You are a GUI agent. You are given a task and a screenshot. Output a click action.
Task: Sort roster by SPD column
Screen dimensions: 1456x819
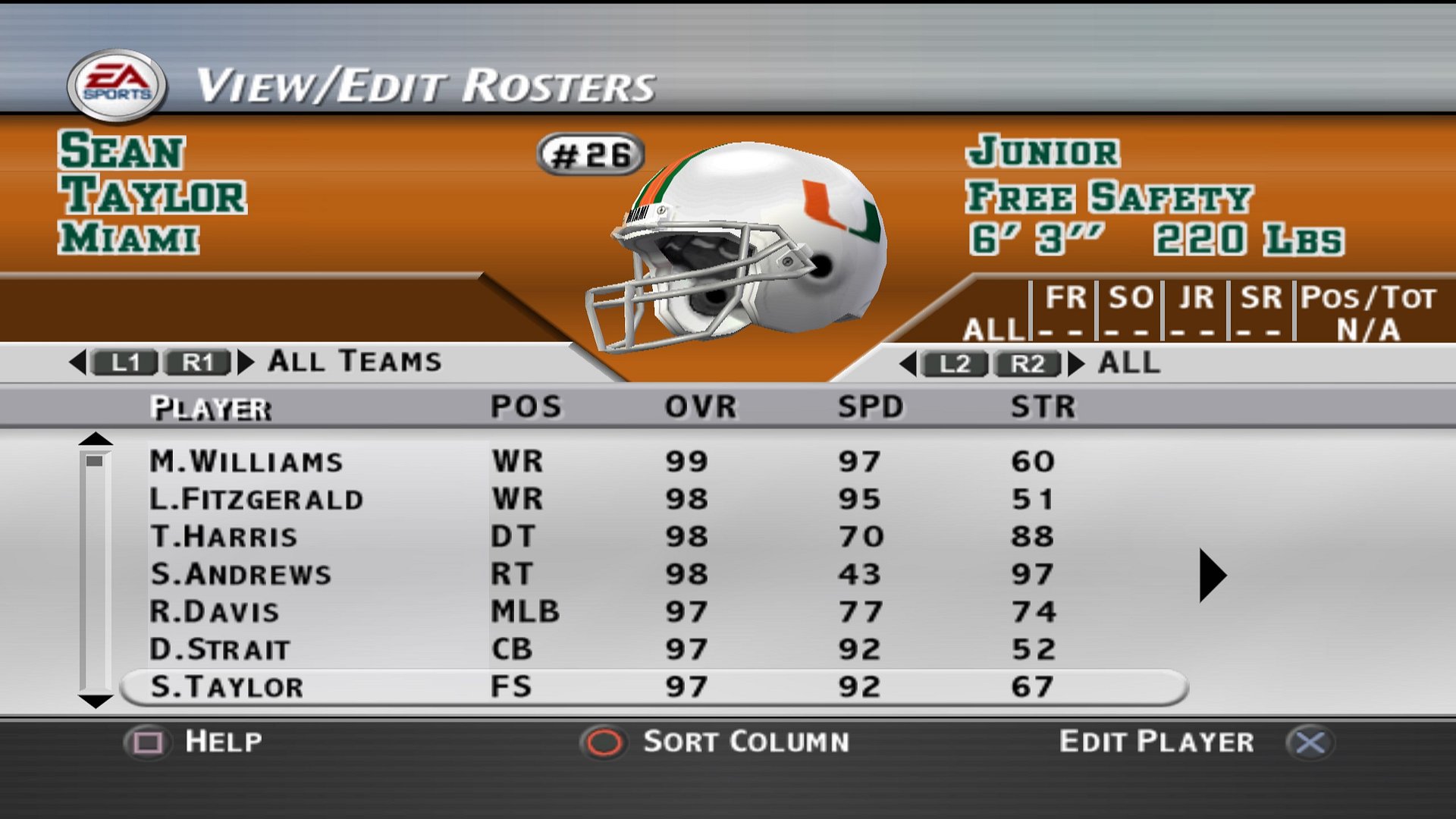pos(870,407)
